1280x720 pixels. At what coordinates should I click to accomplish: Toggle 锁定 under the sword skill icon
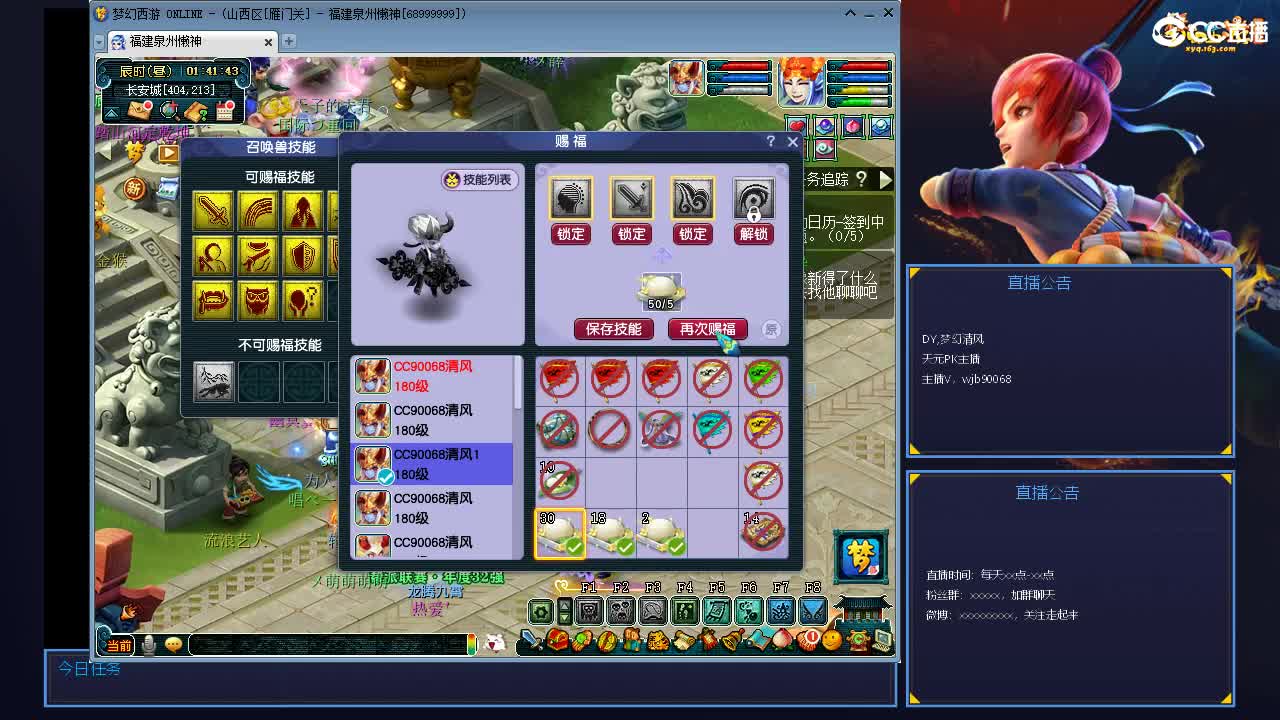pyautogui.click(x=631, y=233)
